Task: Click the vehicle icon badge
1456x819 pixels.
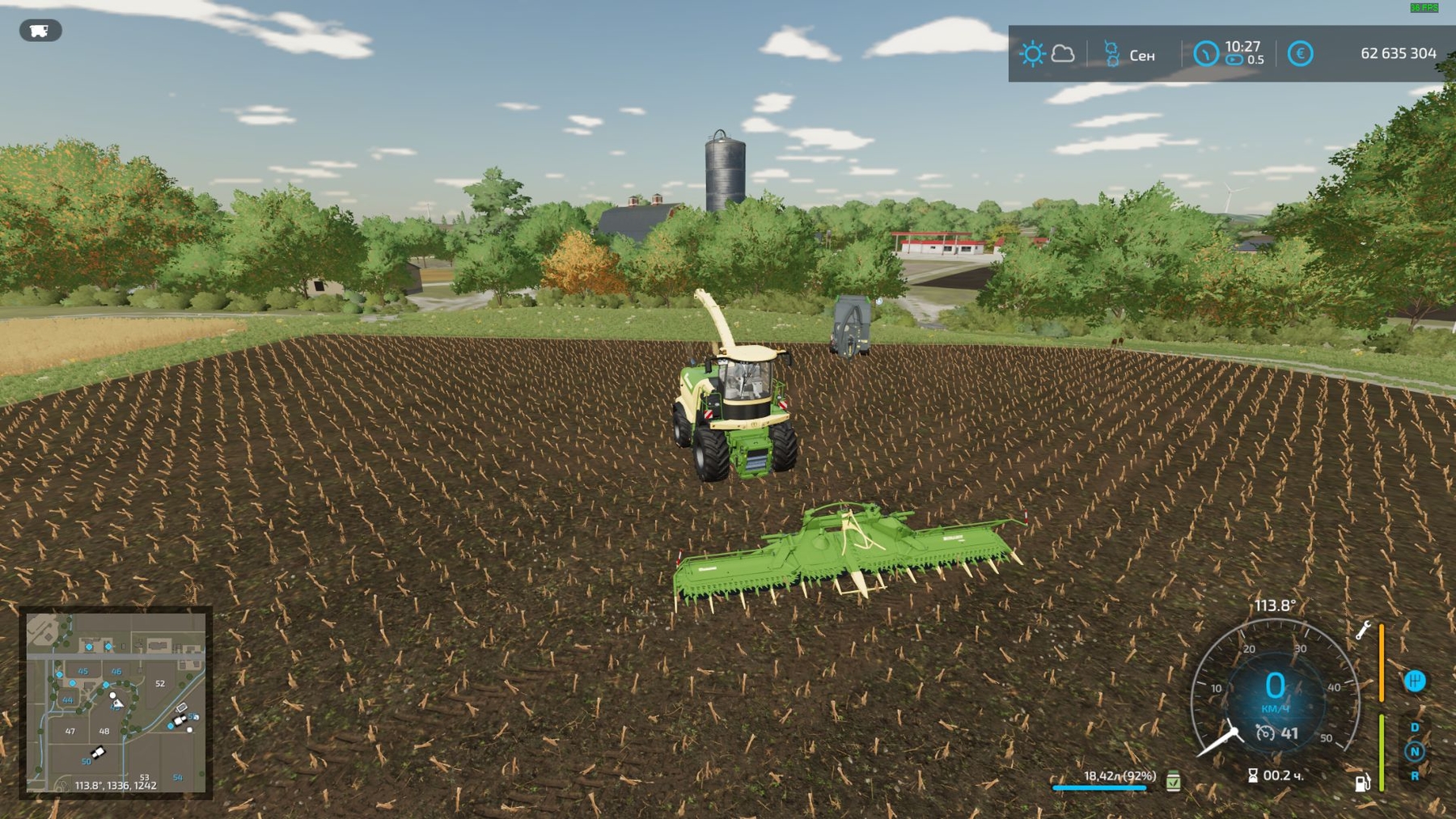Action: [40, 31]
